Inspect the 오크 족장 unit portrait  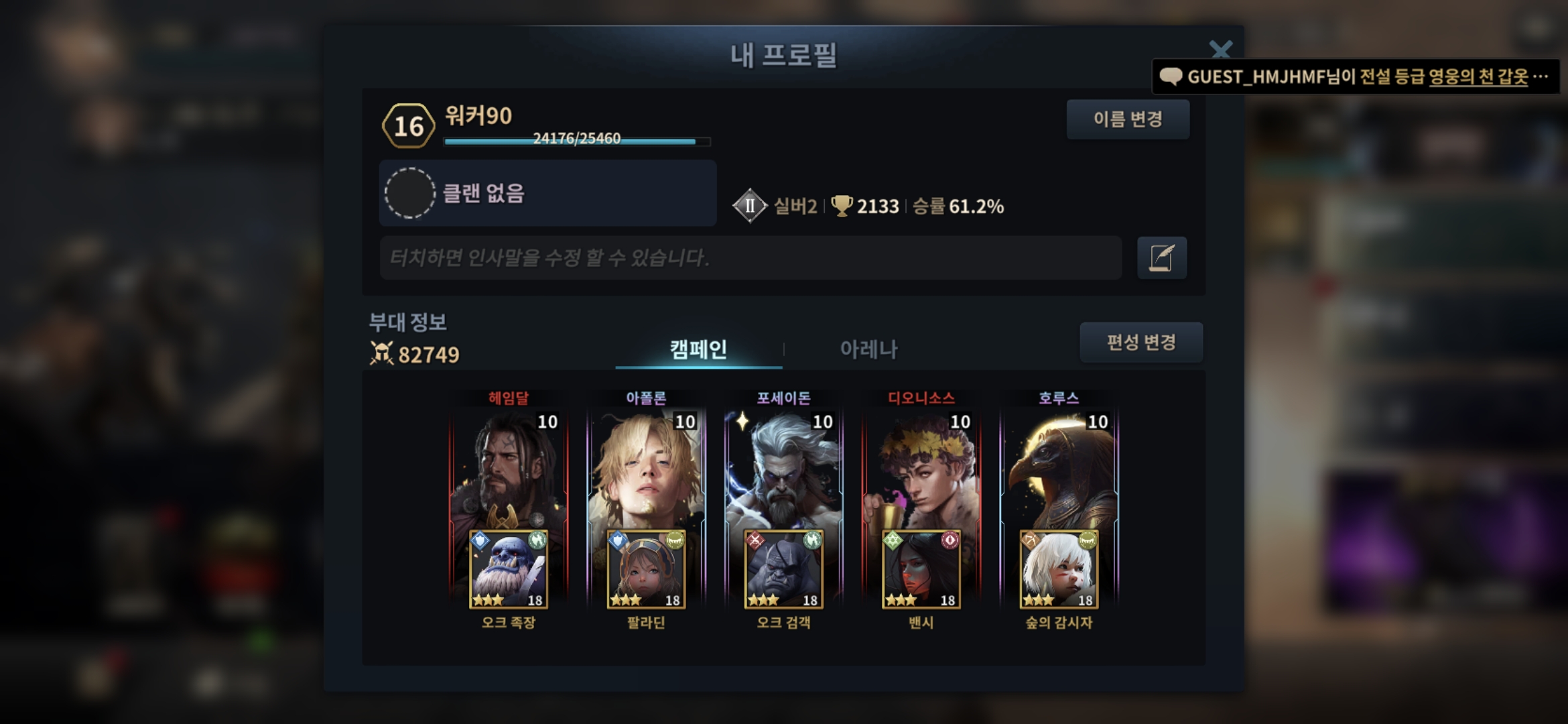(x=509, y=570)
